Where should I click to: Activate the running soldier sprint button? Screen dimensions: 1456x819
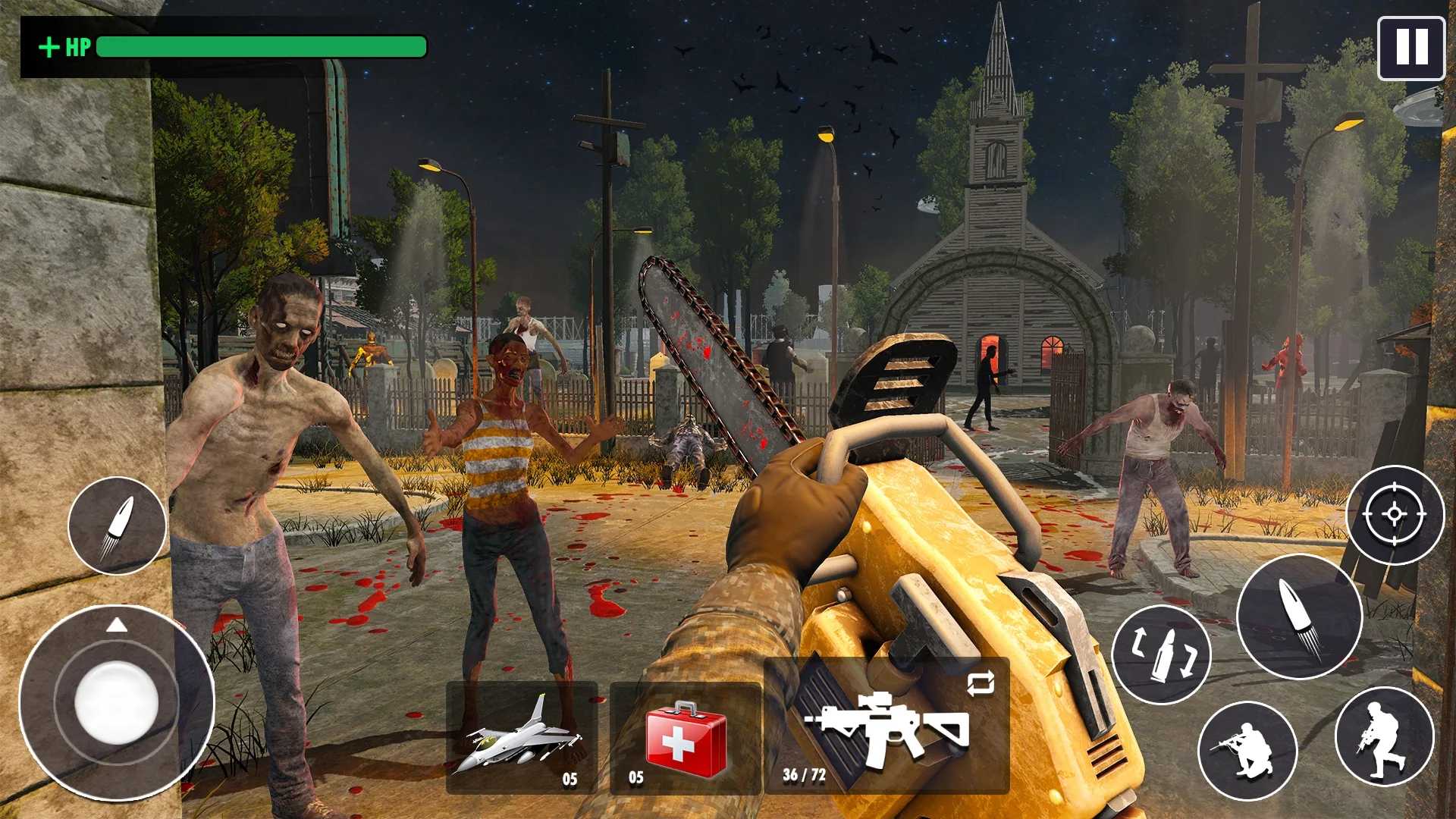(1384, 736)
